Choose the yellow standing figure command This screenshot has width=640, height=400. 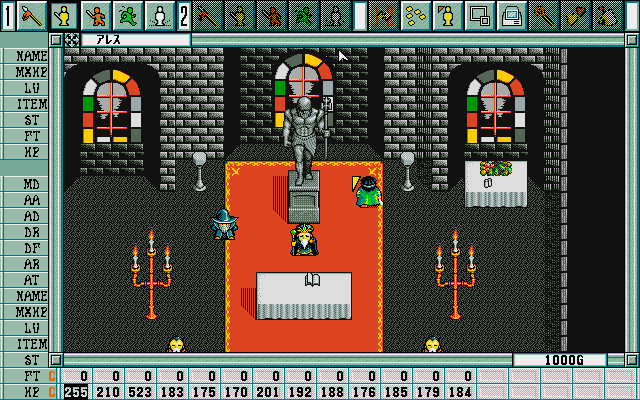click(65, 15)
